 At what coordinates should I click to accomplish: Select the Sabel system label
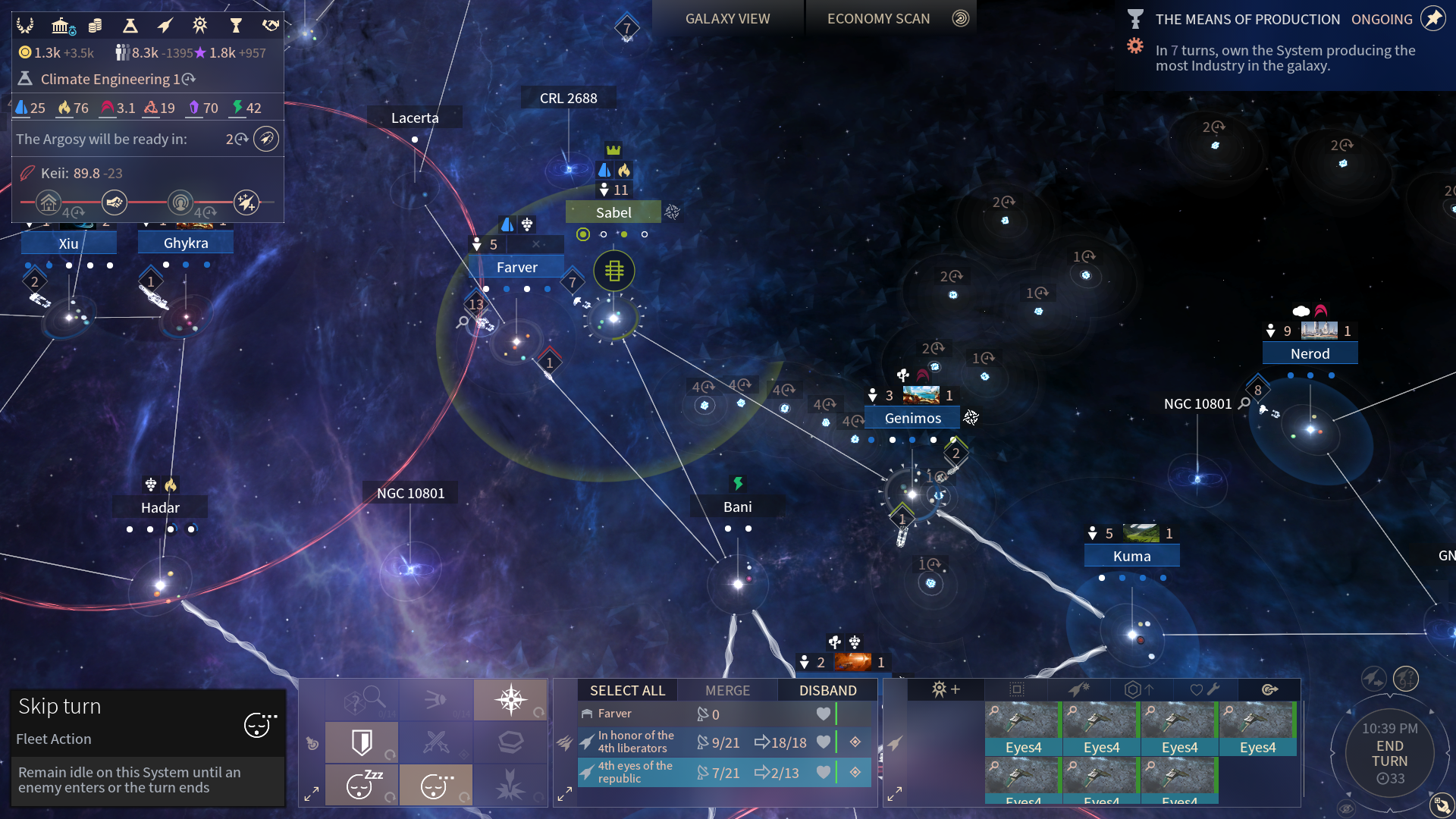tap(613, 212)
